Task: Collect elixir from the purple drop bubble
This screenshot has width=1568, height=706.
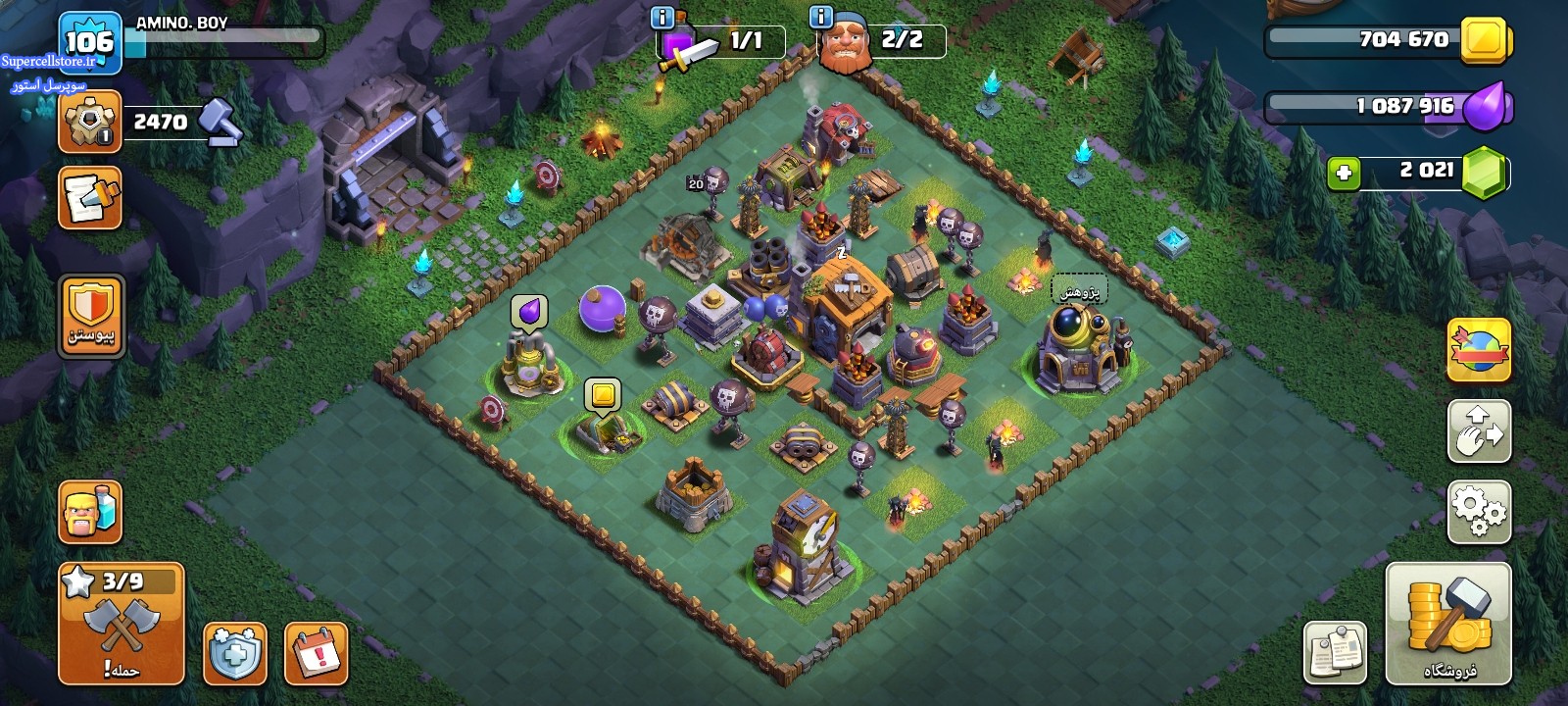Action: pyautogui.click(x=529, y=312)
